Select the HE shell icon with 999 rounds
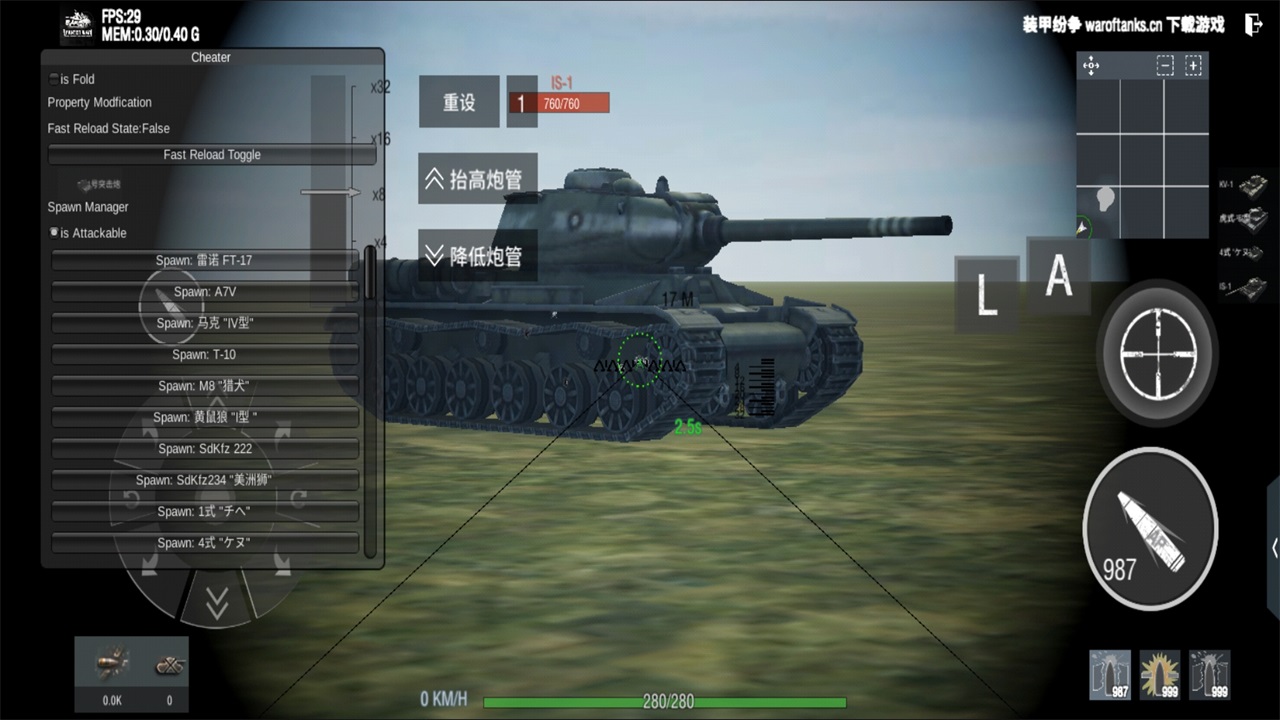This screenshot has height=720, width=1280. 1159,674
